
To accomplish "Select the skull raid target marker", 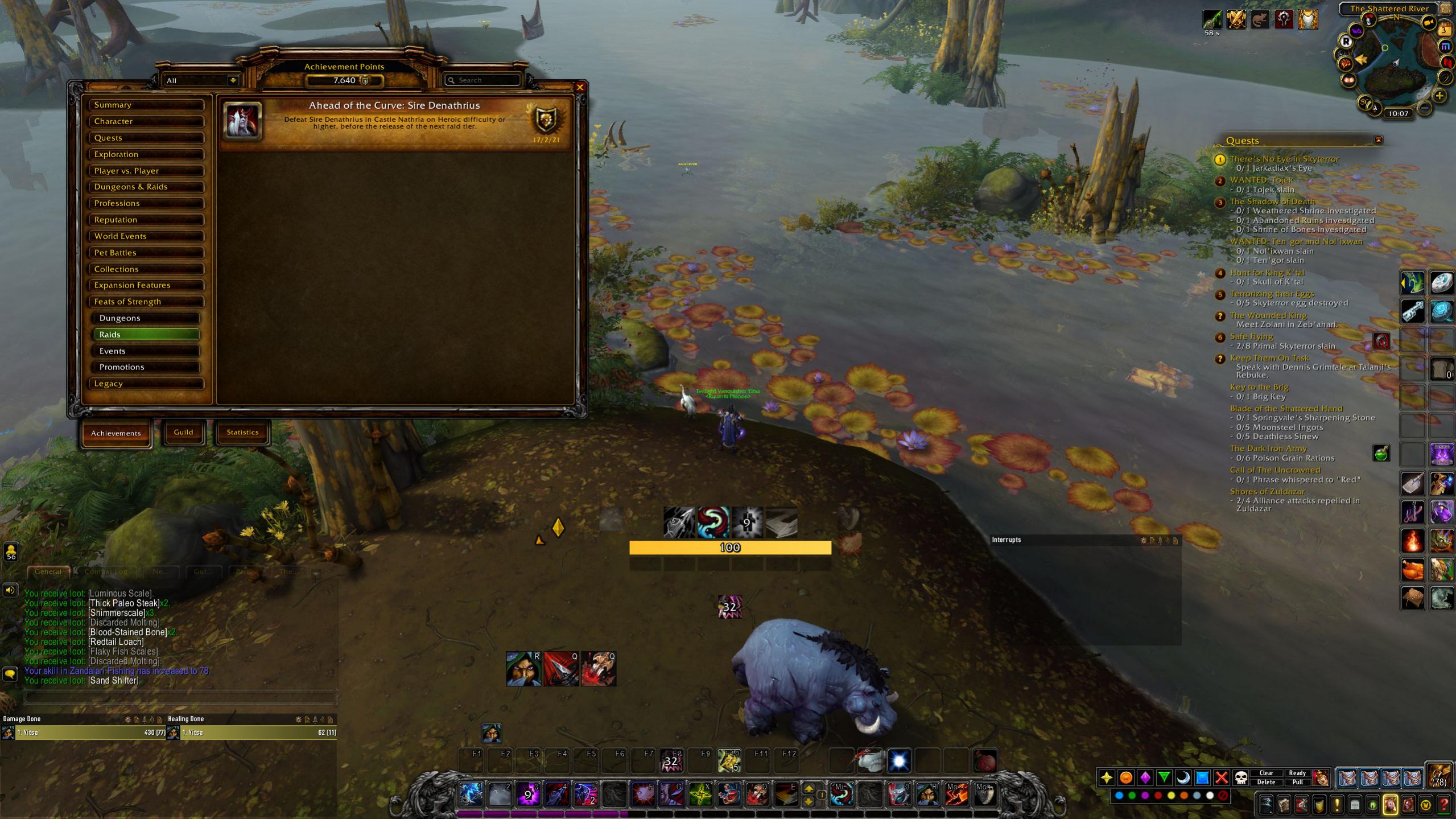I will point(1241,778).
